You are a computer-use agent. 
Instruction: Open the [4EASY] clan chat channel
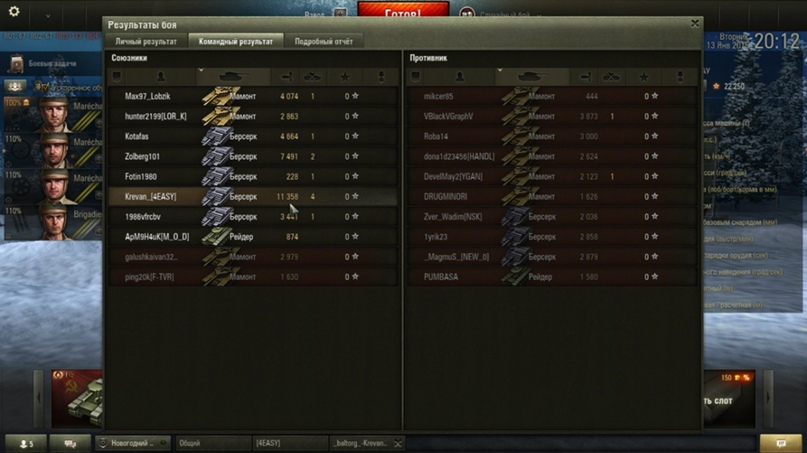click(288, 443)
